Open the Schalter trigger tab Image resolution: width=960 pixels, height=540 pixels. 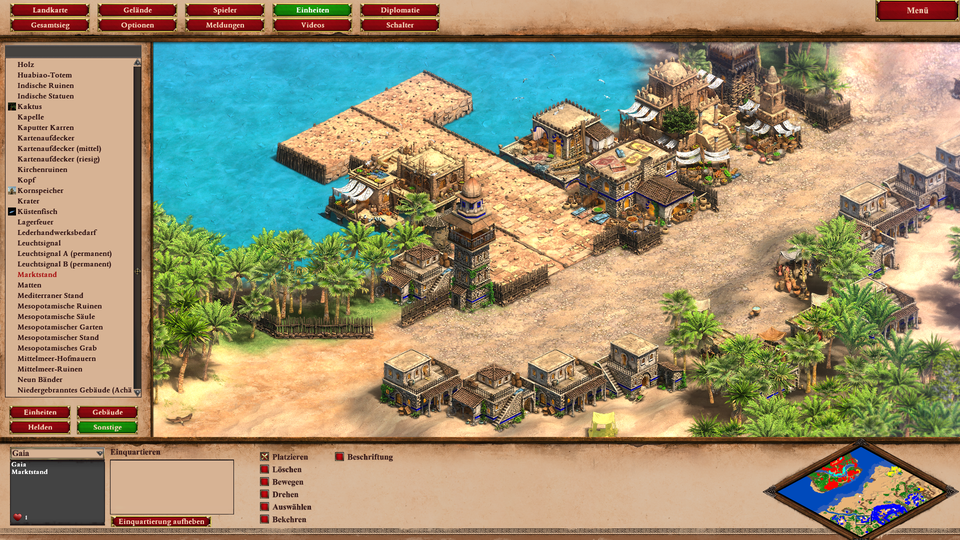pyautogui.click(x=400, y=25)
